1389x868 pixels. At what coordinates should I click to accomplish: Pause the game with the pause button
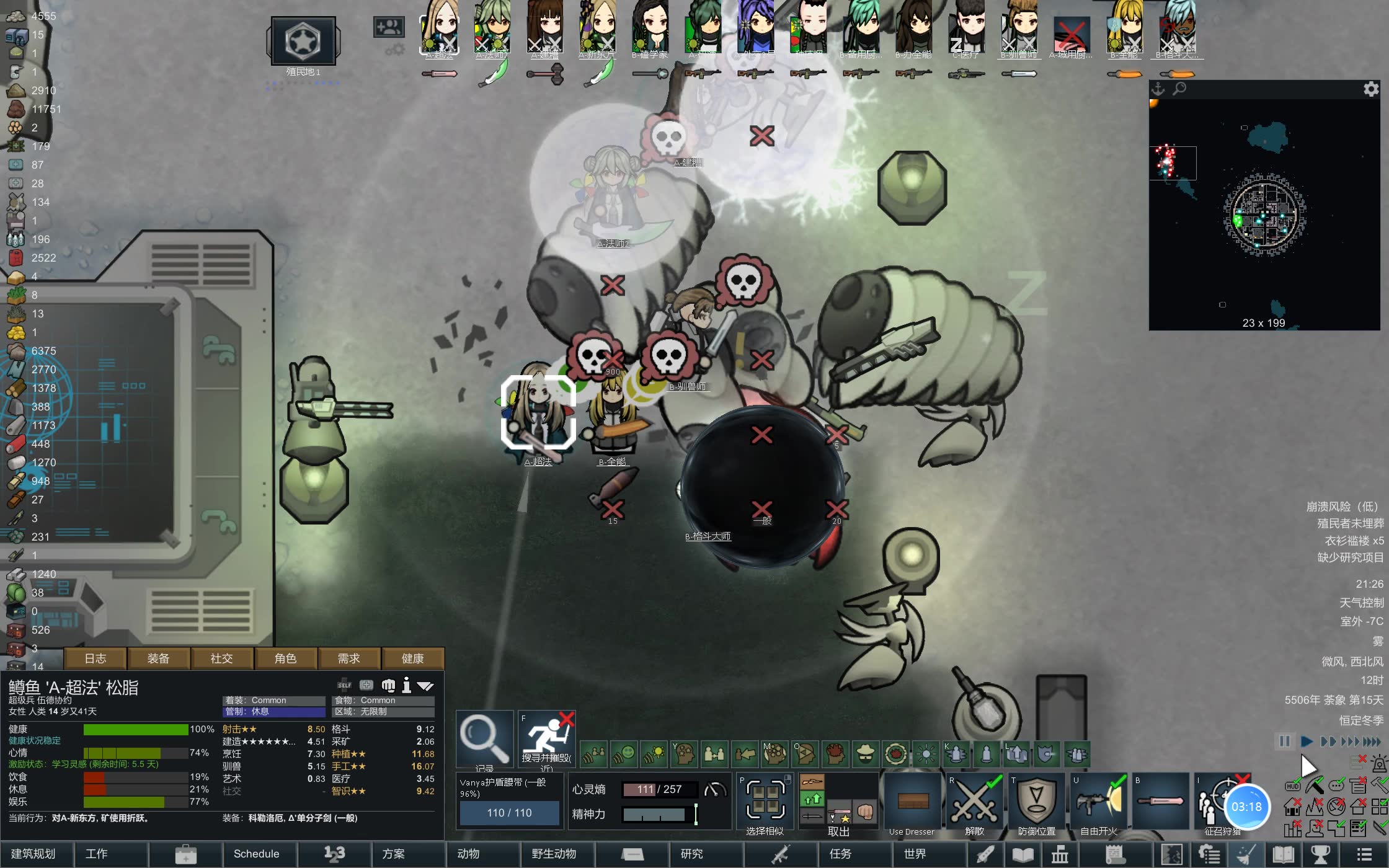1284,742
